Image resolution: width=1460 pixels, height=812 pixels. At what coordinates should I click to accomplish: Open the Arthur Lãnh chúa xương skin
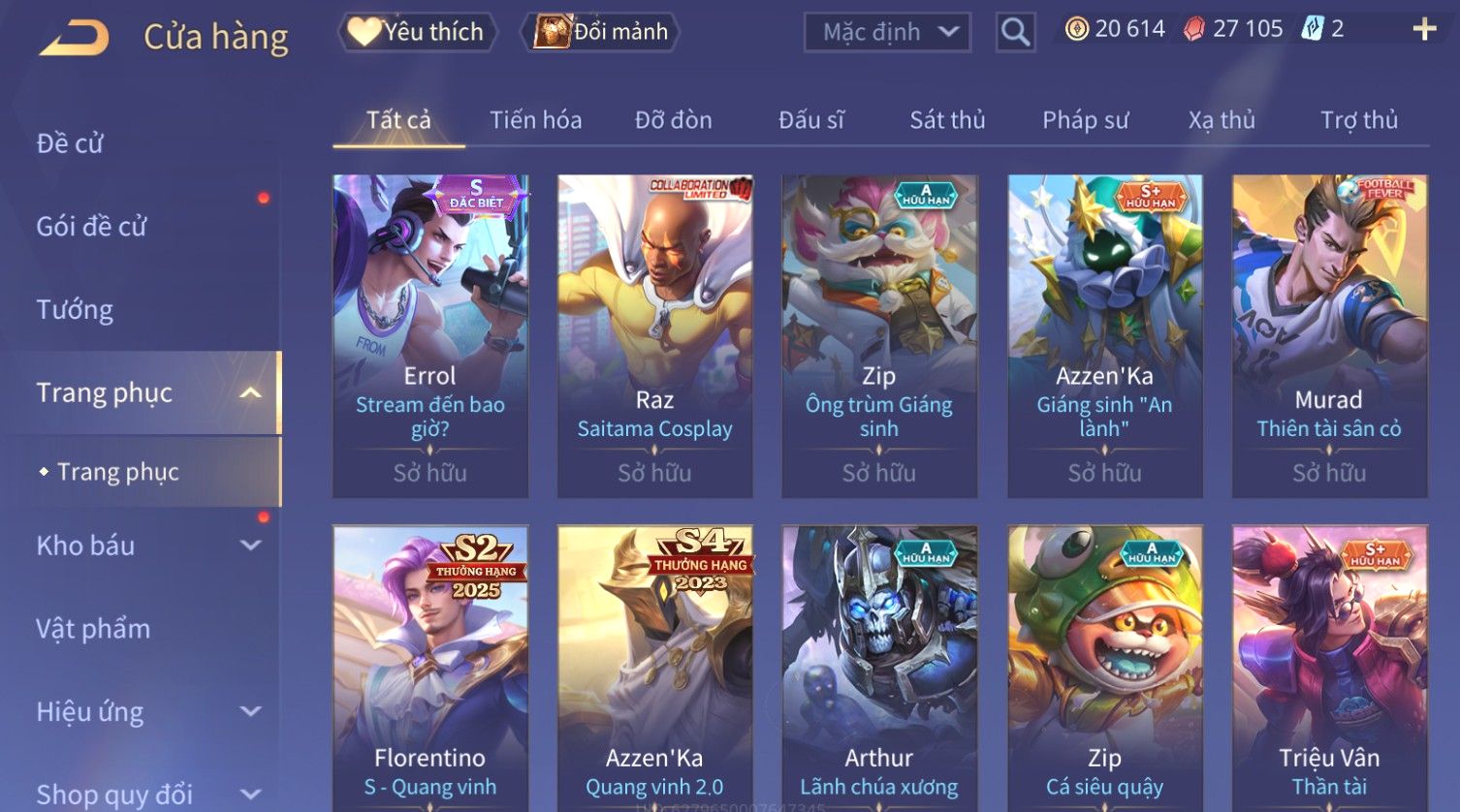[879, 669]
